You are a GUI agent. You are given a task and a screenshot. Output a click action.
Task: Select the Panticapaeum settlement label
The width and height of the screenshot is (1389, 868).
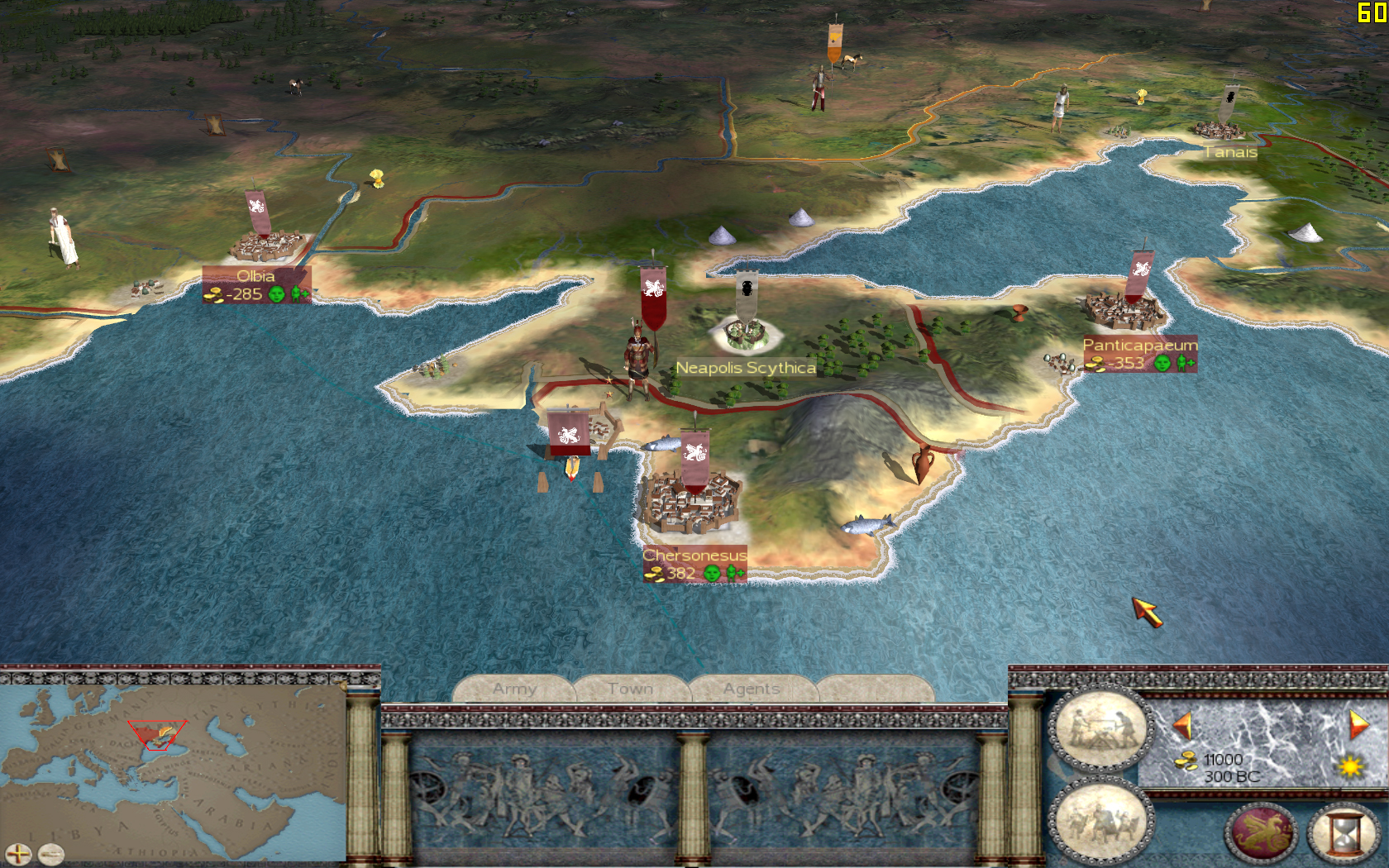click(x=1139, y=345)
